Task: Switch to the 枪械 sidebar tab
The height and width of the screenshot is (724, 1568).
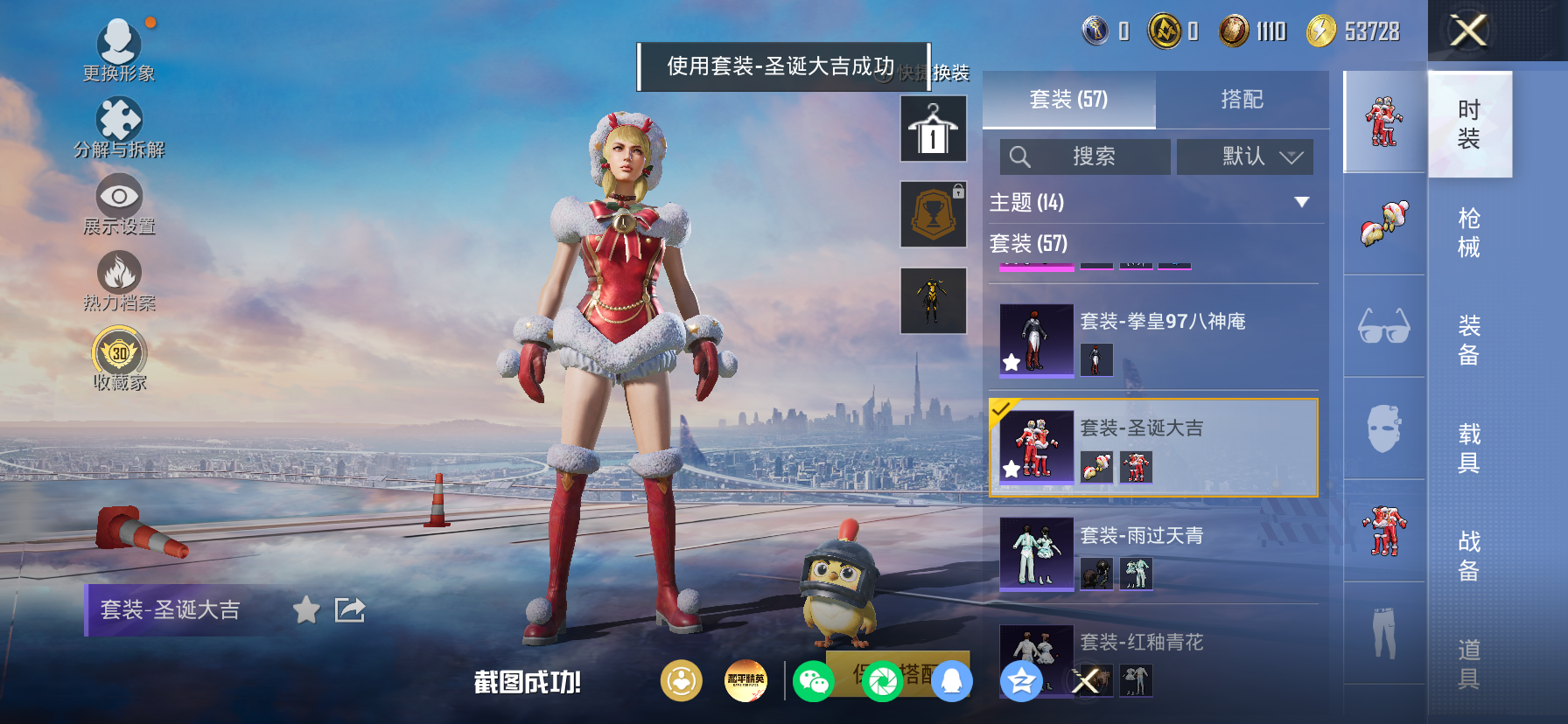Action: [1469, 234]
